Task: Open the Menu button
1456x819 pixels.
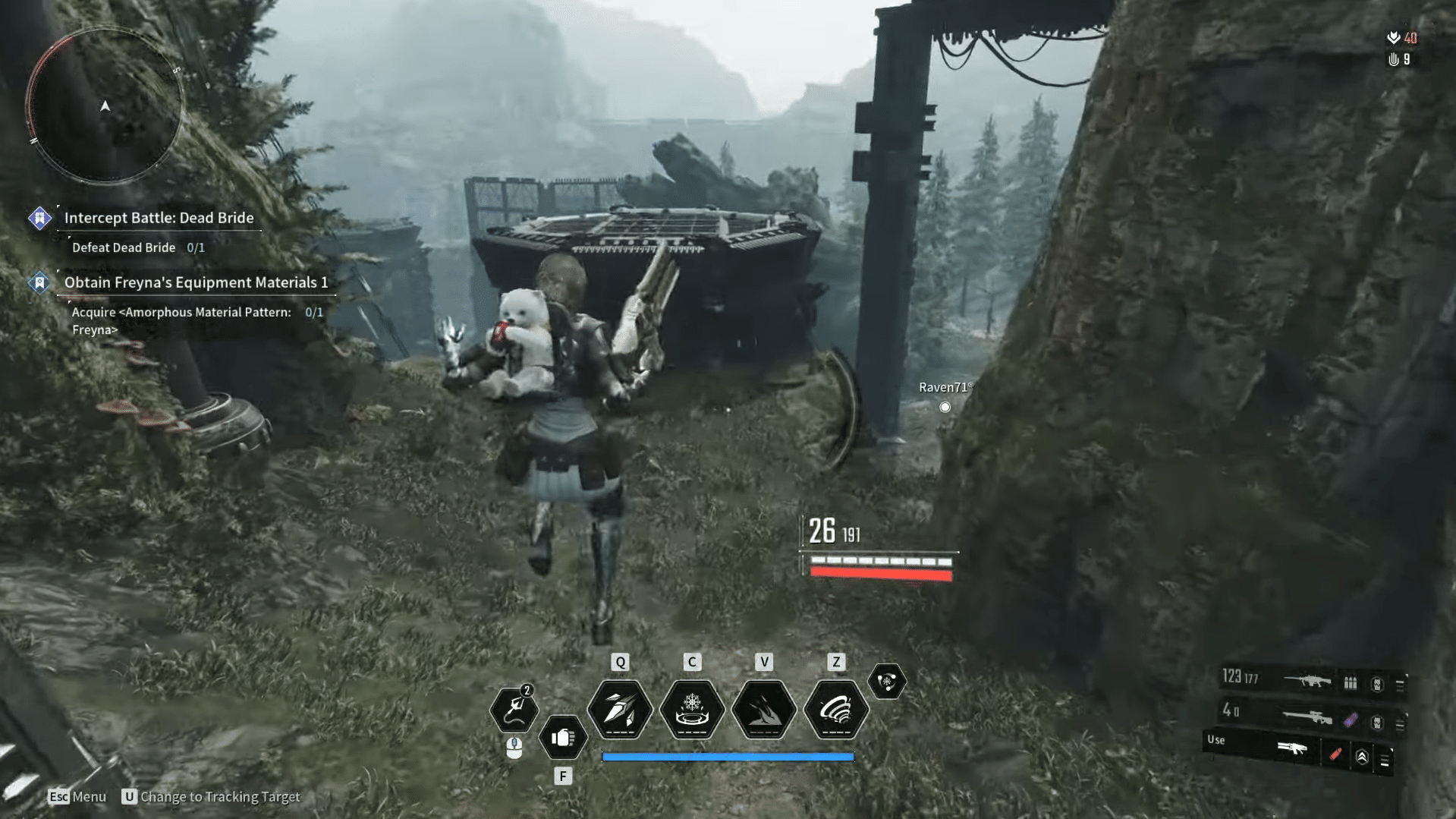Action: point(77,796)
